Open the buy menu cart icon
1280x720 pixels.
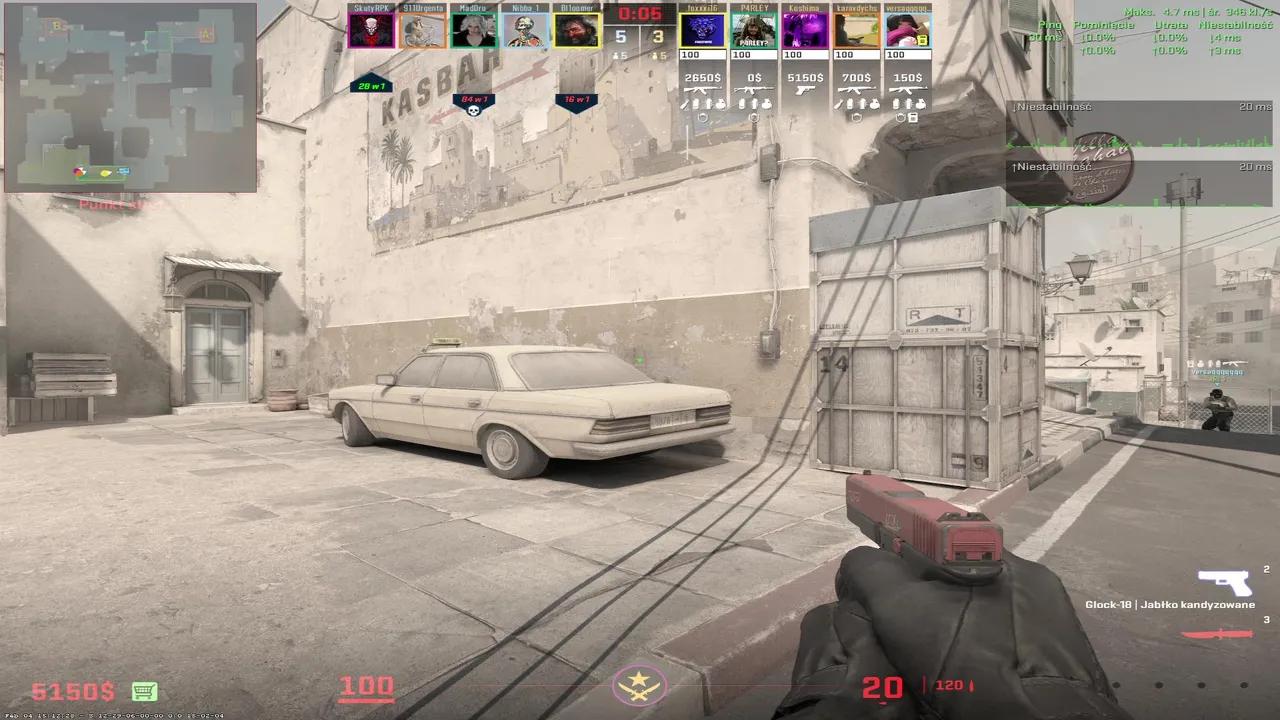tap(144, 691)
